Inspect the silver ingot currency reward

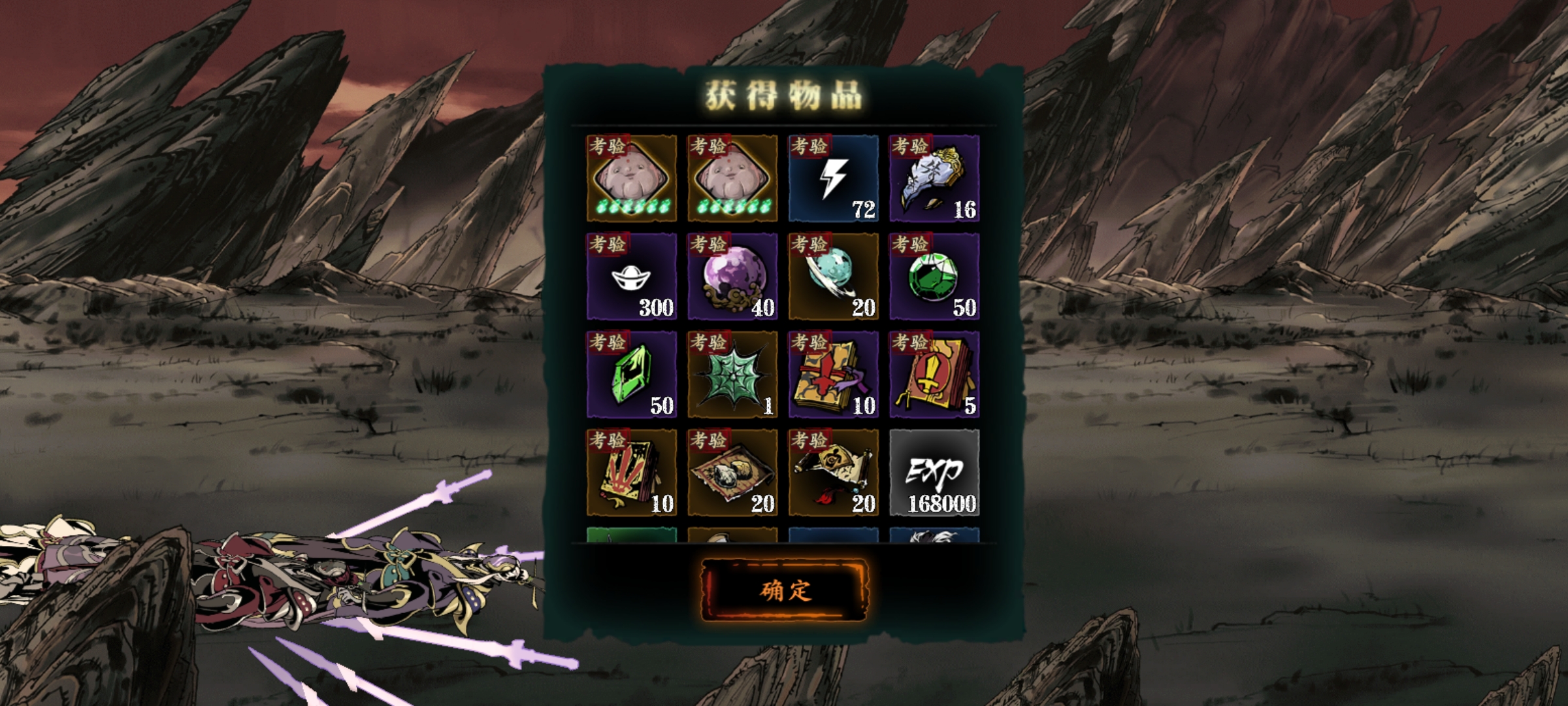tap(631, 277)
